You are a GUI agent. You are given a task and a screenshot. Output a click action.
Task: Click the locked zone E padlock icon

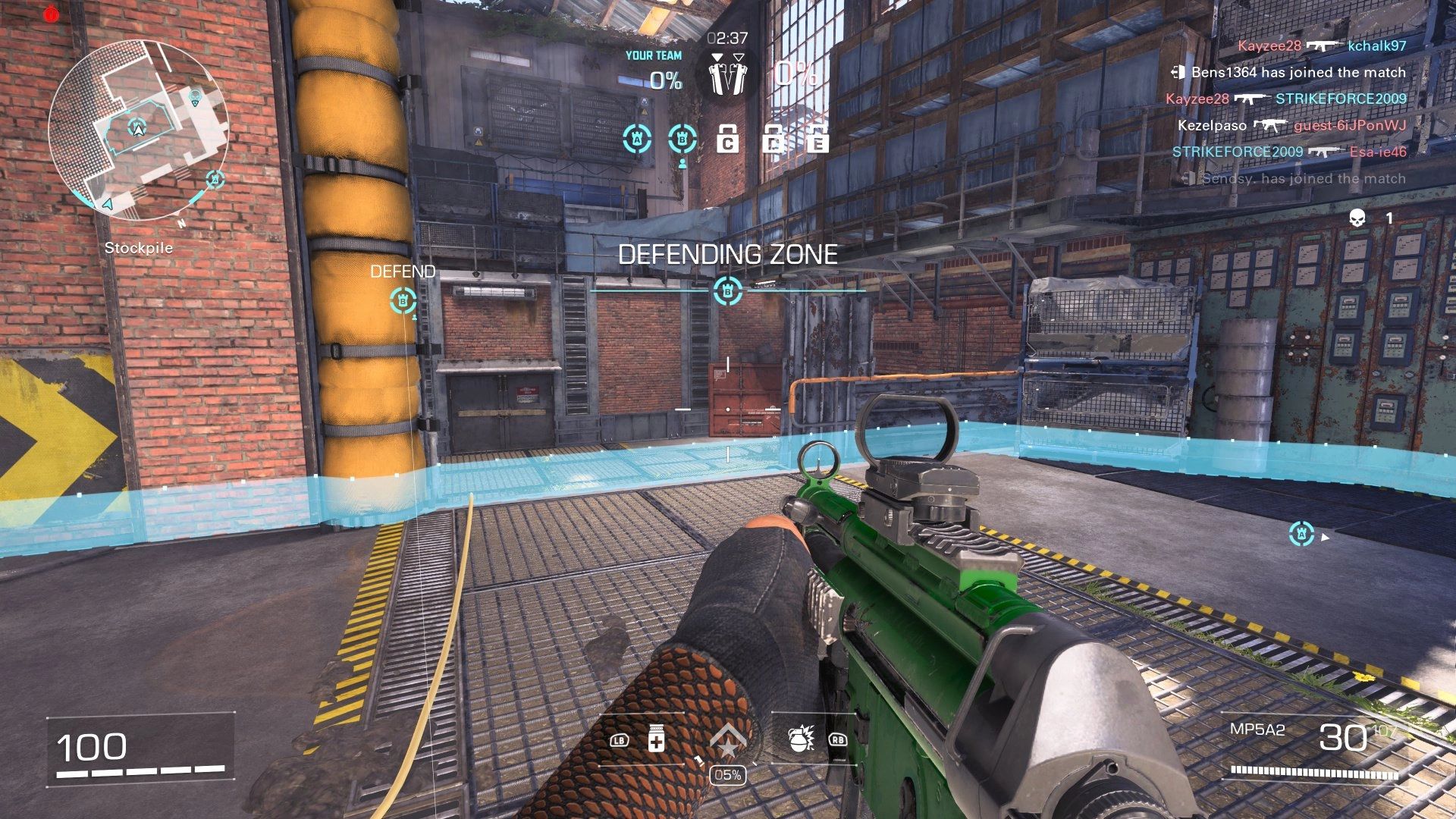[x=817, y=140]
